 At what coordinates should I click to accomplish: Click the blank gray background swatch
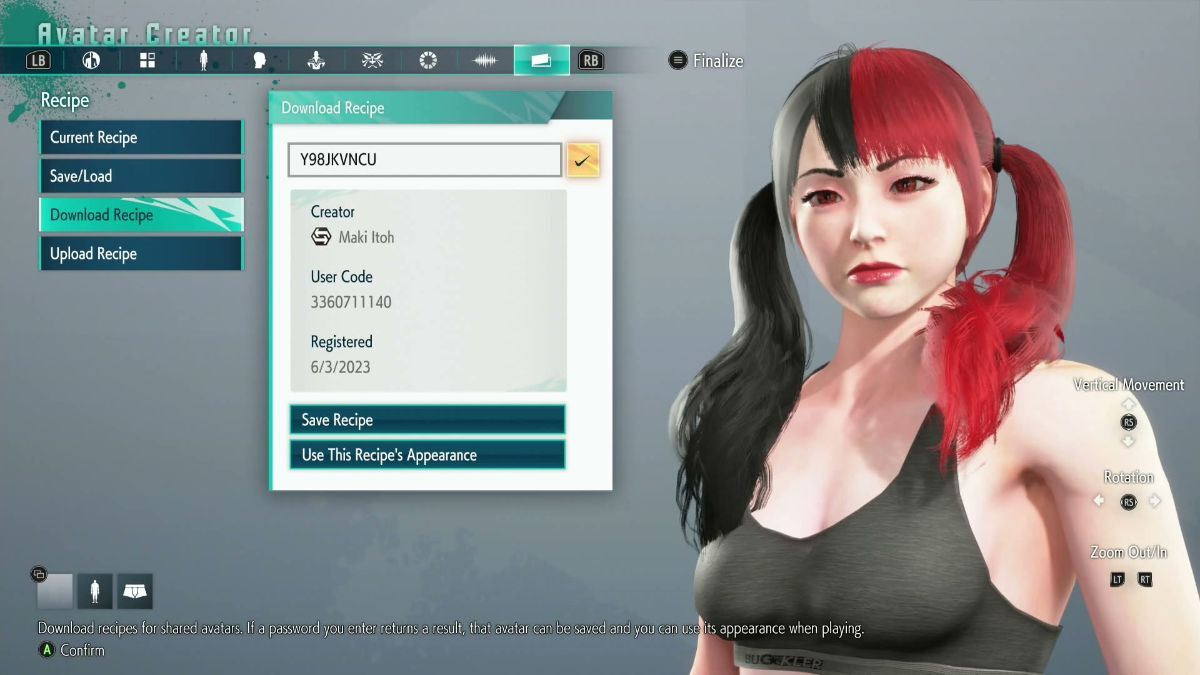coord(55,592)
